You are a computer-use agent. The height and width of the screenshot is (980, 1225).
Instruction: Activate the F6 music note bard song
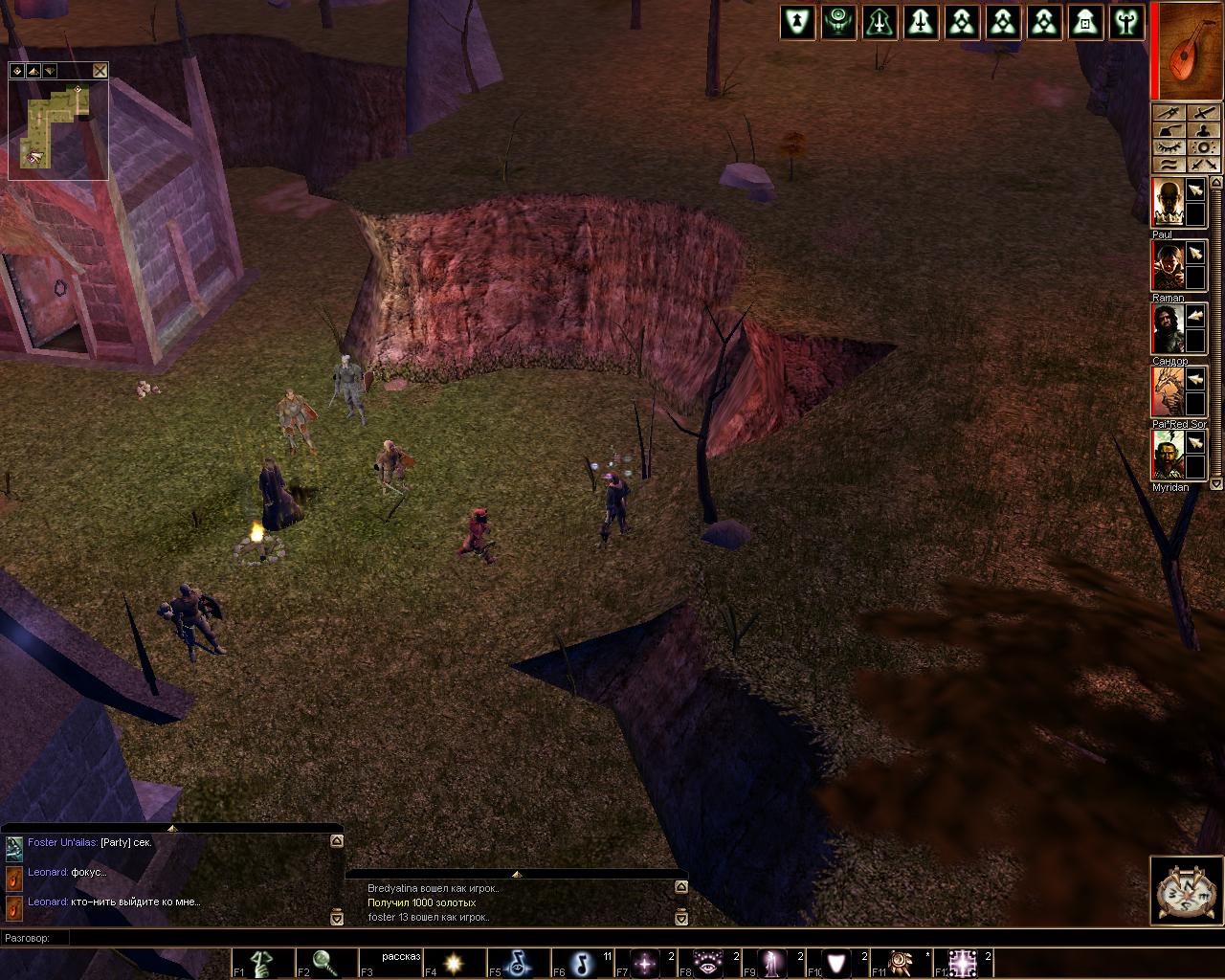point(582,963)
